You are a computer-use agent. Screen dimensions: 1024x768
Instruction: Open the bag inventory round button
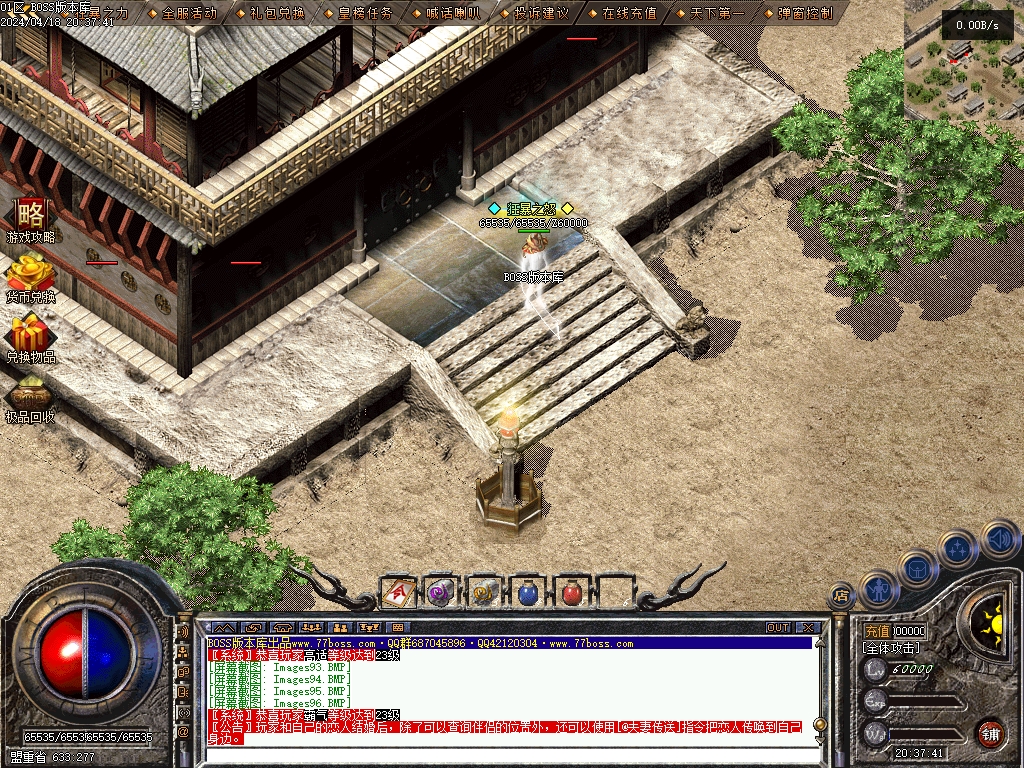coord(918,570)
